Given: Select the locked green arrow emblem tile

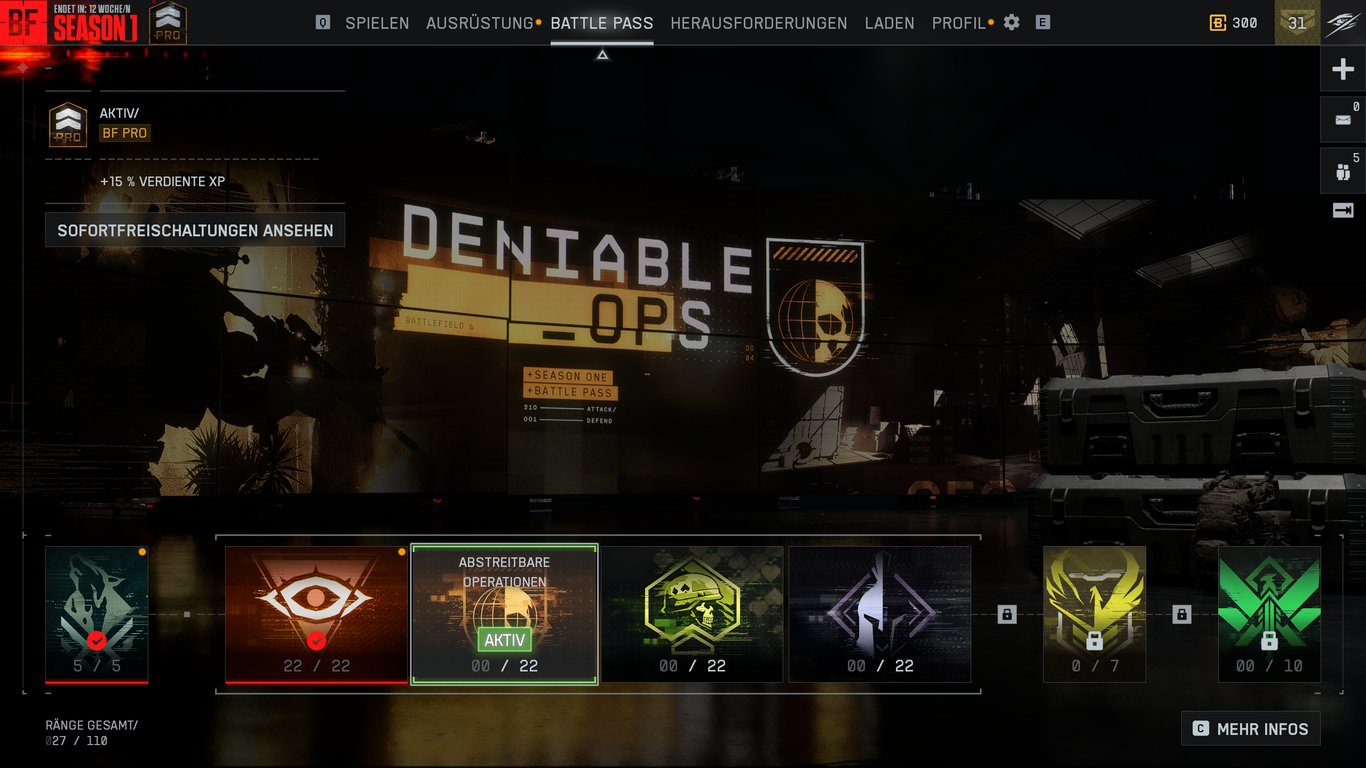Looking at the screenshot, I should point(1269,614).
